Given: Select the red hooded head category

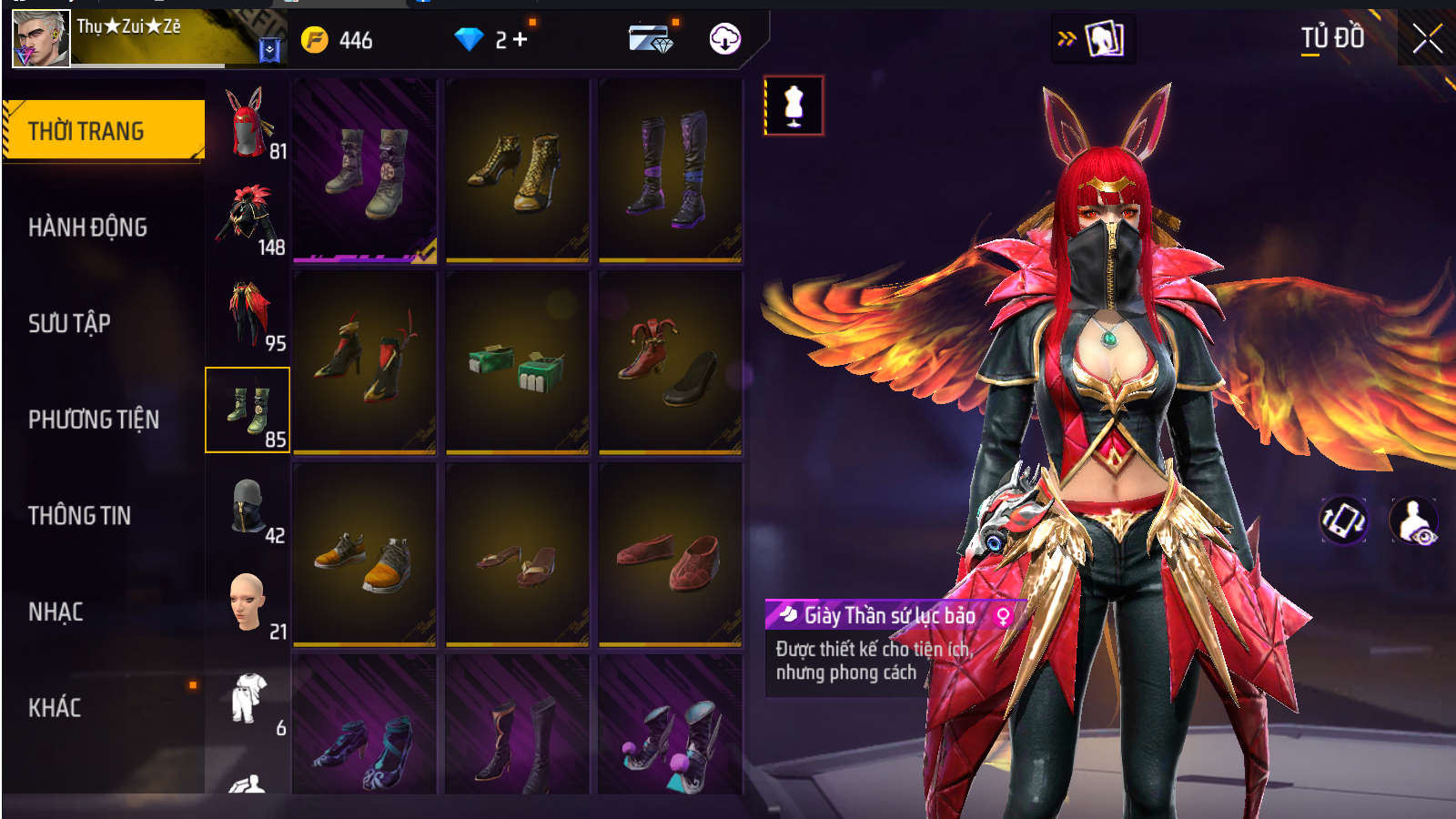Looking at the screenshot, I should tap(248, 123).
